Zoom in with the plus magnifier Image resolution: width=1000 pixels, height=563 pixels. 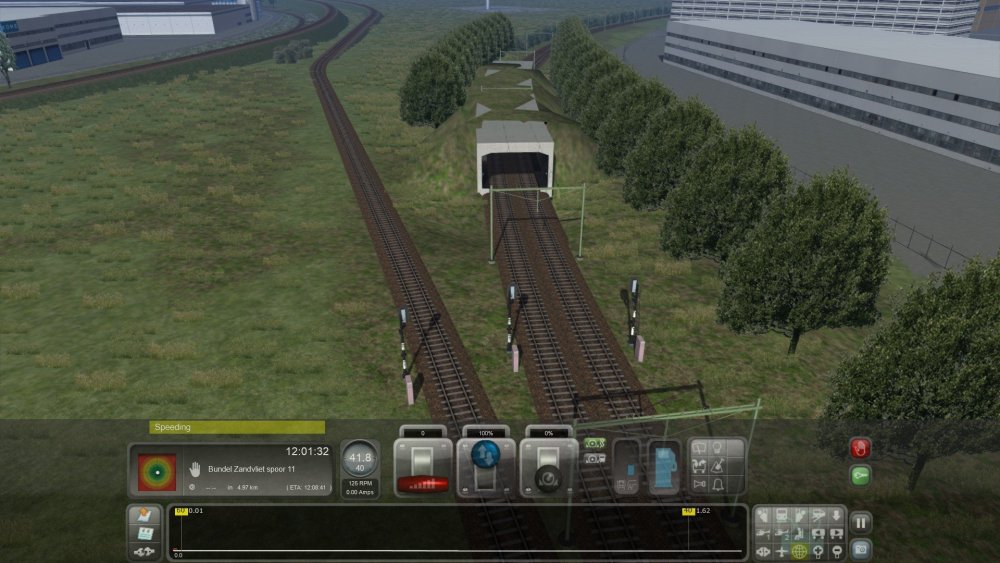pos(817,550)
